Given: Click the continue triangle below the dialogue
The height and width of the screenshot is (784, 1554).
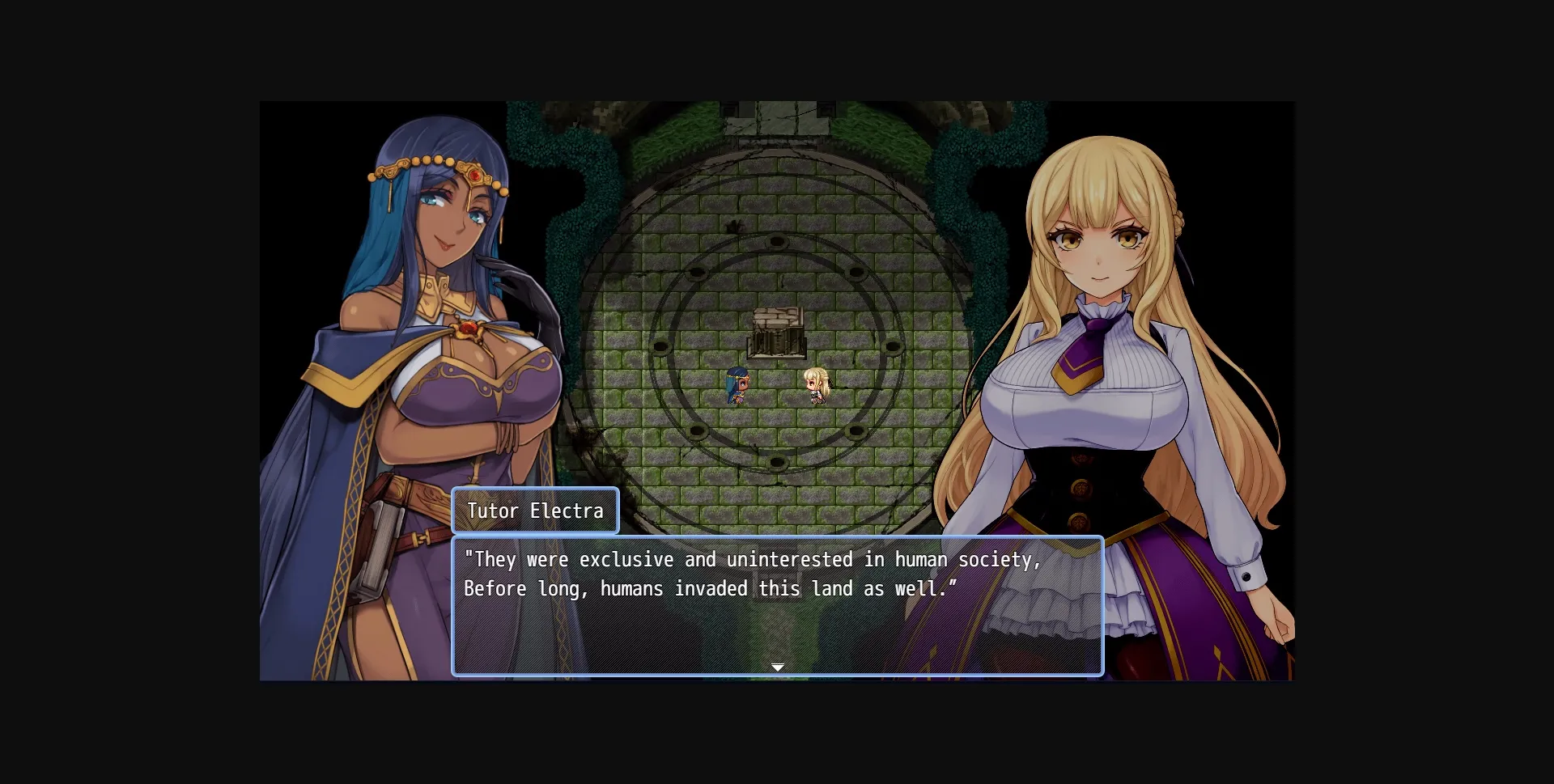Looking at the screenshot, I should pos(777,667).
